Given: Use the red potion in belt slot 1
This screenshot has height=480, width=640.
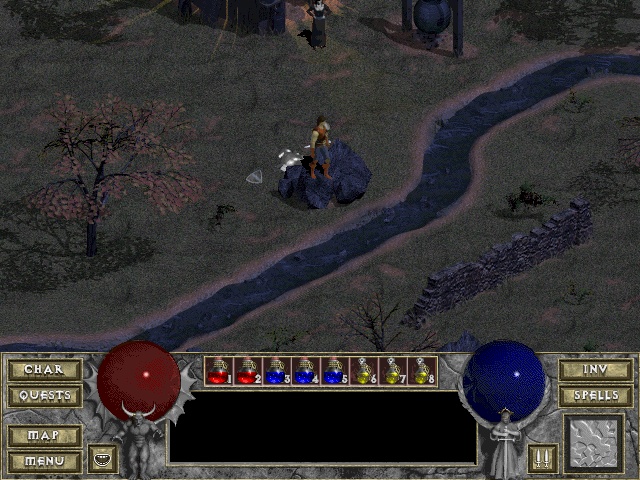Looking at the screenshot, I should (x=219, y=371).
